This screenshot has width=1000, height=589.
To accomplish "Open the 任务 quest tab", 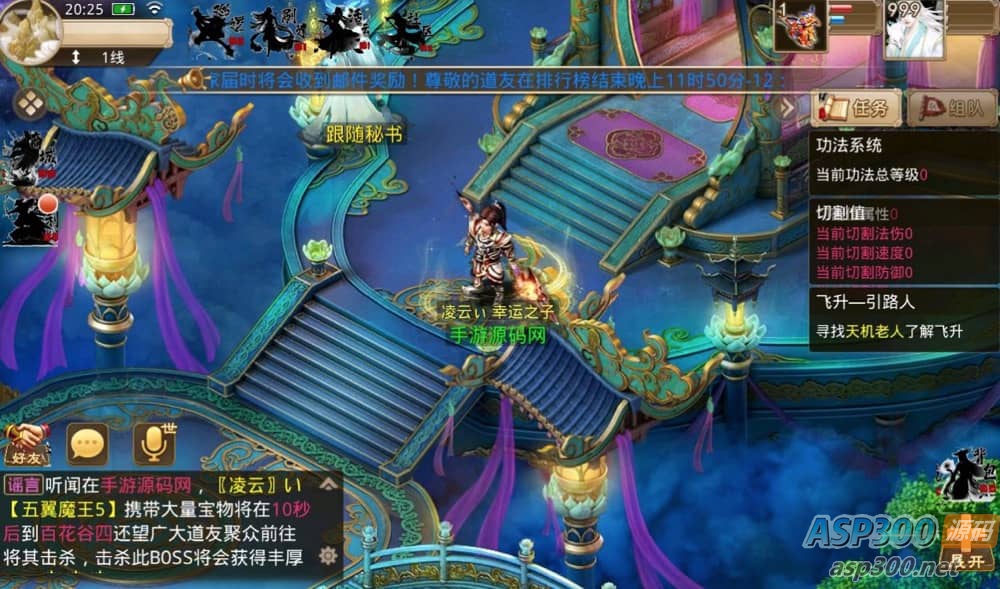I will click(856, 107).
